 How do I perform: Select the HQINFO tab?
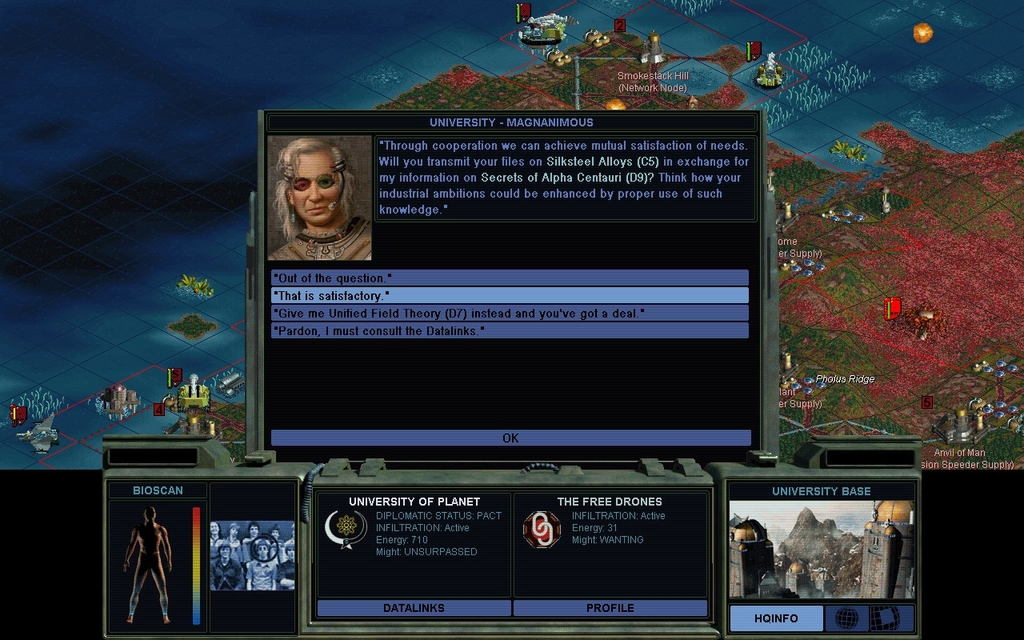(776, 618)
